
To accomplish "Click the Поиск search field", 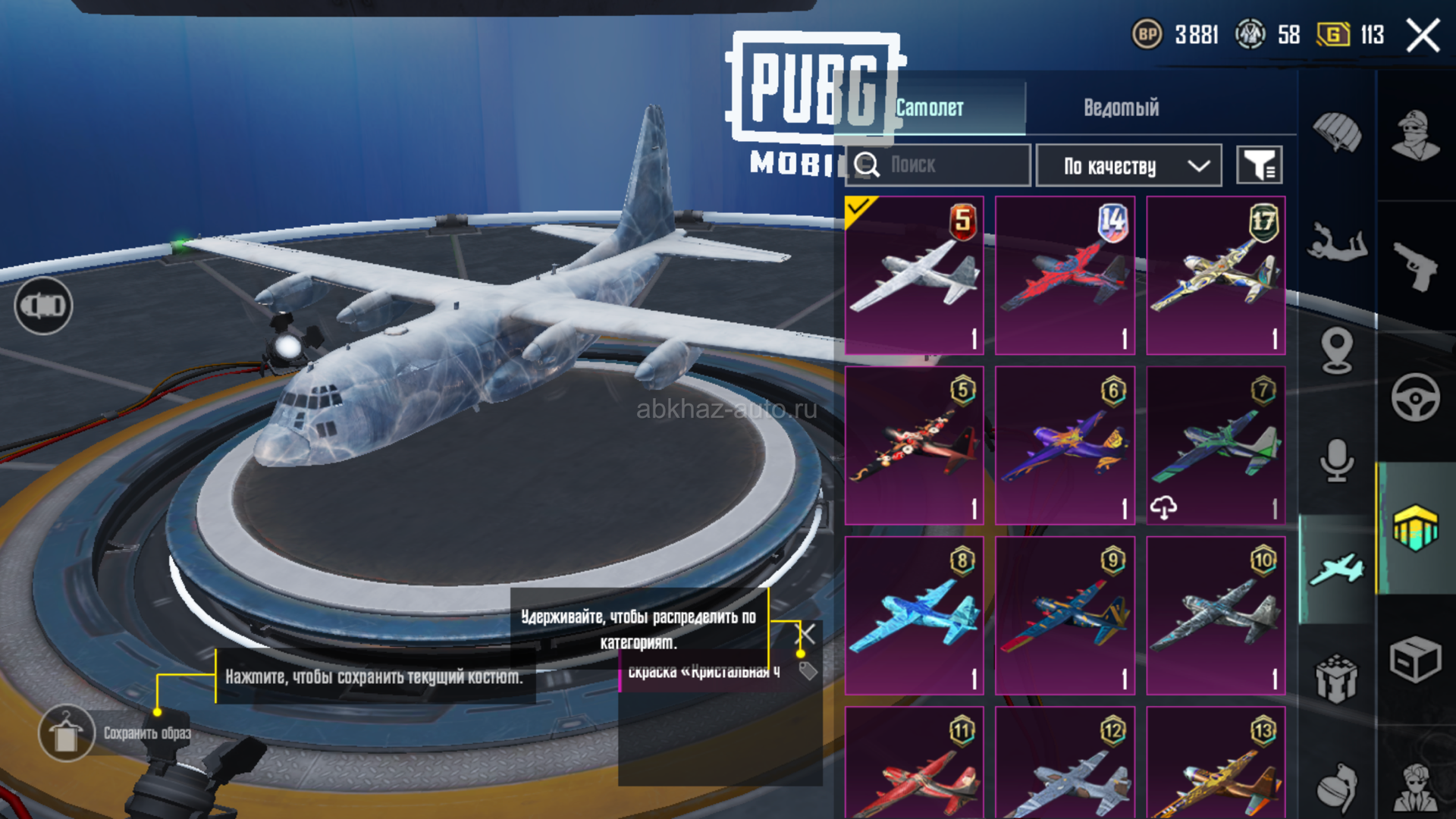I will point(939,165).
